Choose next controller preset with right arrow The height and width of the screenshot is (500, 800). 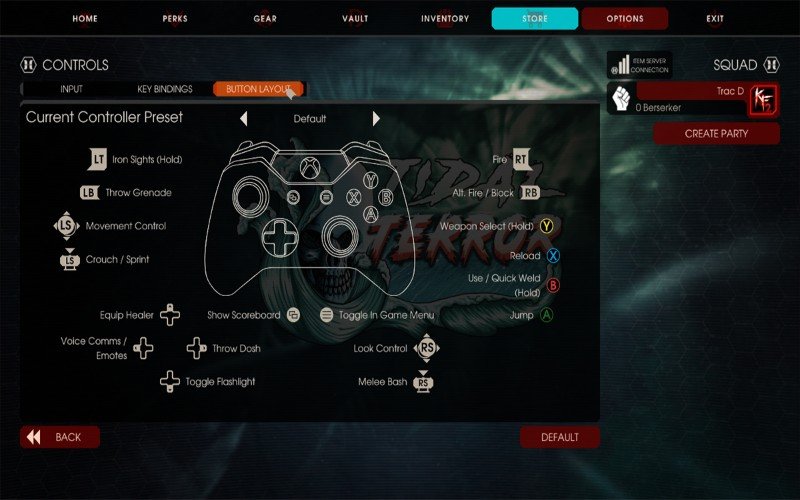click(x=376, y=118)
